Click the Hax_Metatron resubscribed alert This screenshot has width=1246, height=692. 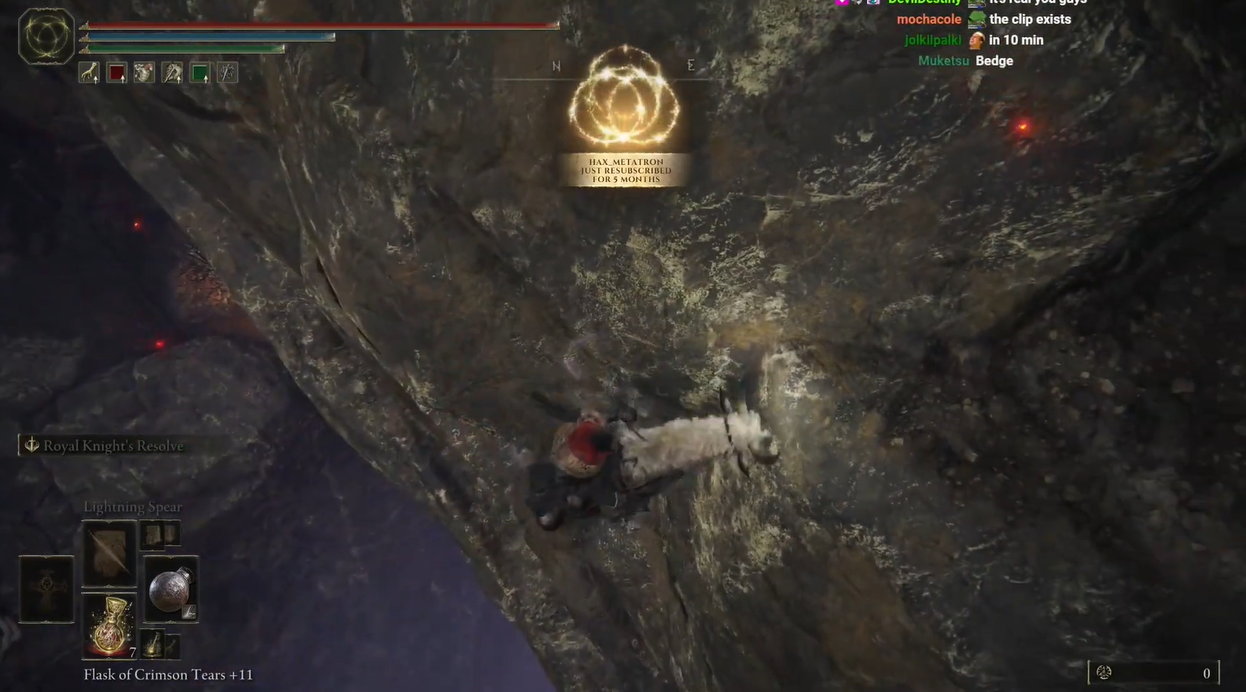pyautogui.click(x=625, y=169)
